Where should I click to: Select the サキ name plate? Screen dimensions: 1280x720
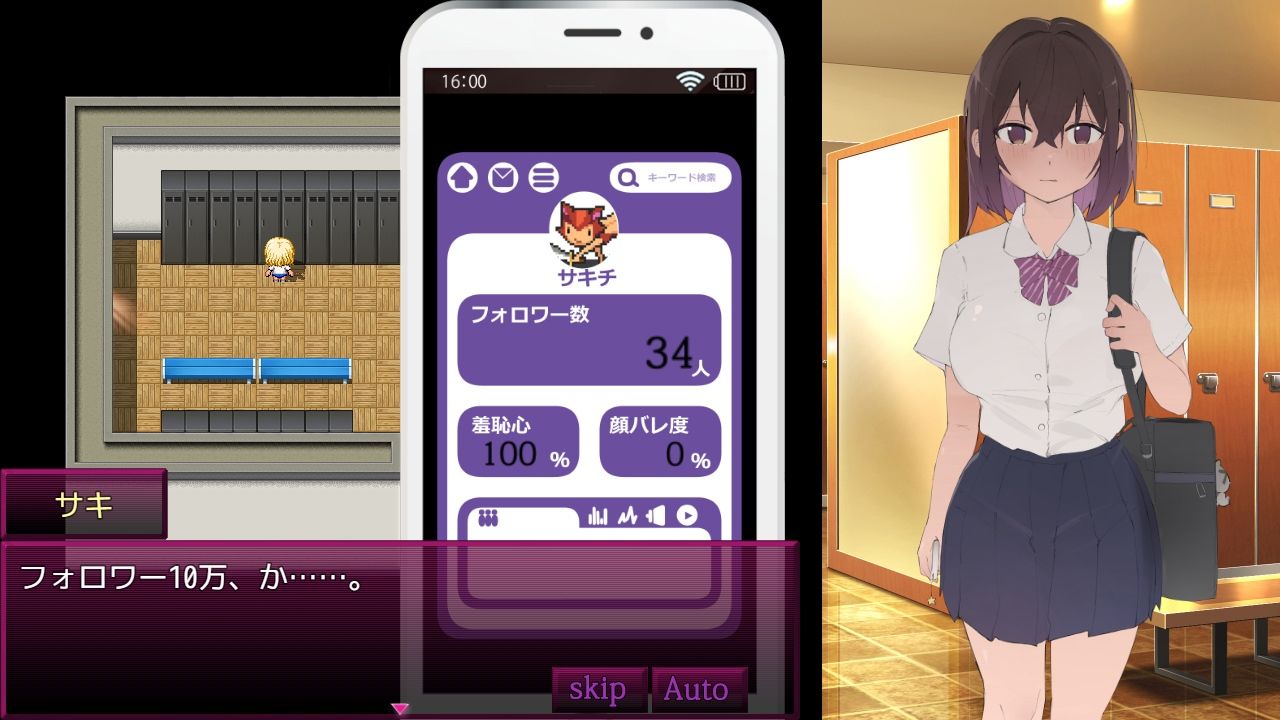pyautogui.click(x=84, y=505)
